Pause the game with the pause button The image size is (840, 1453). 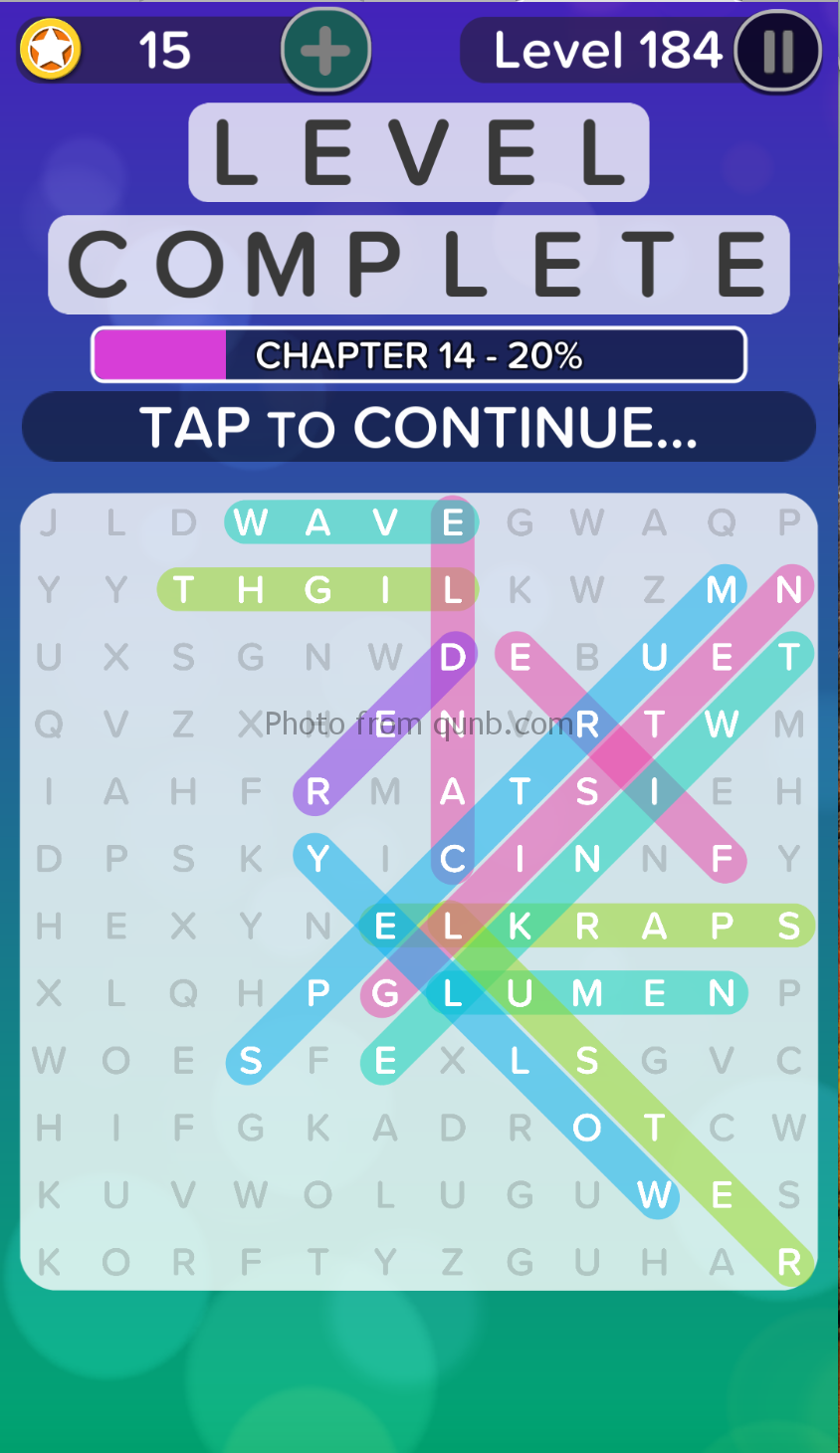pos(777,51)
